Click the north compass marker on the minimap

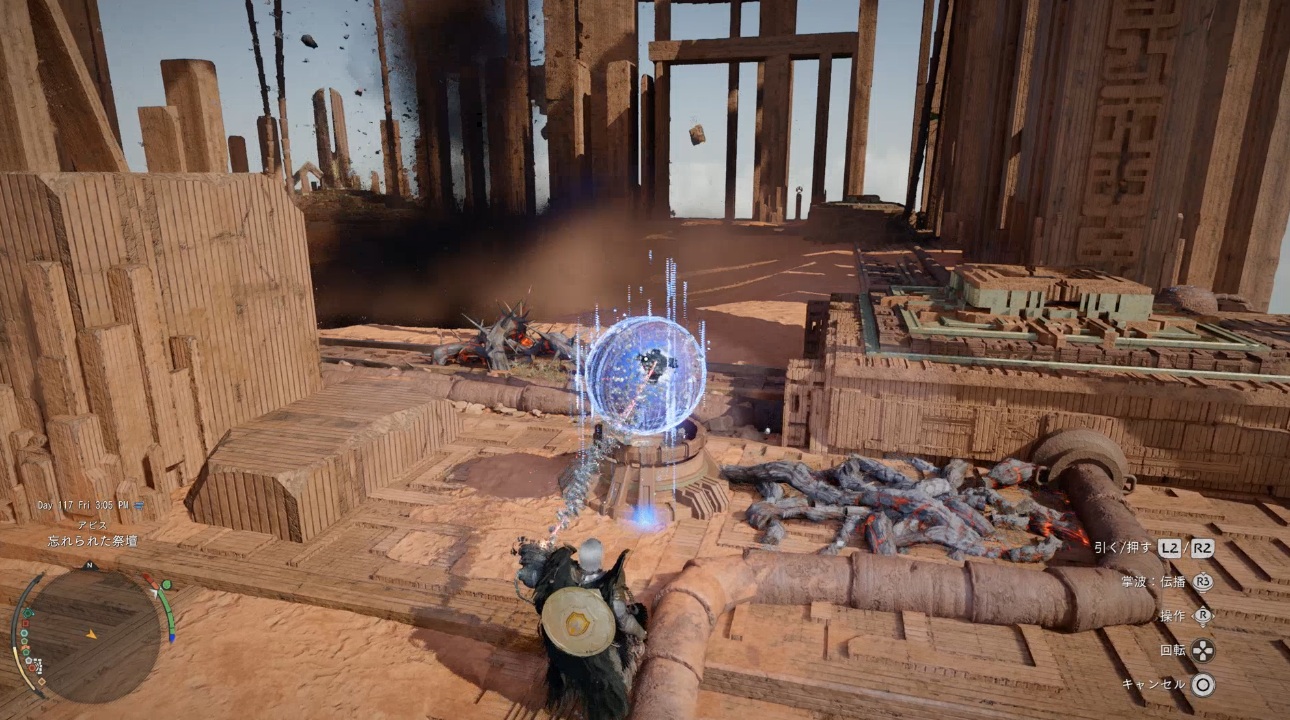pos(89,566)
